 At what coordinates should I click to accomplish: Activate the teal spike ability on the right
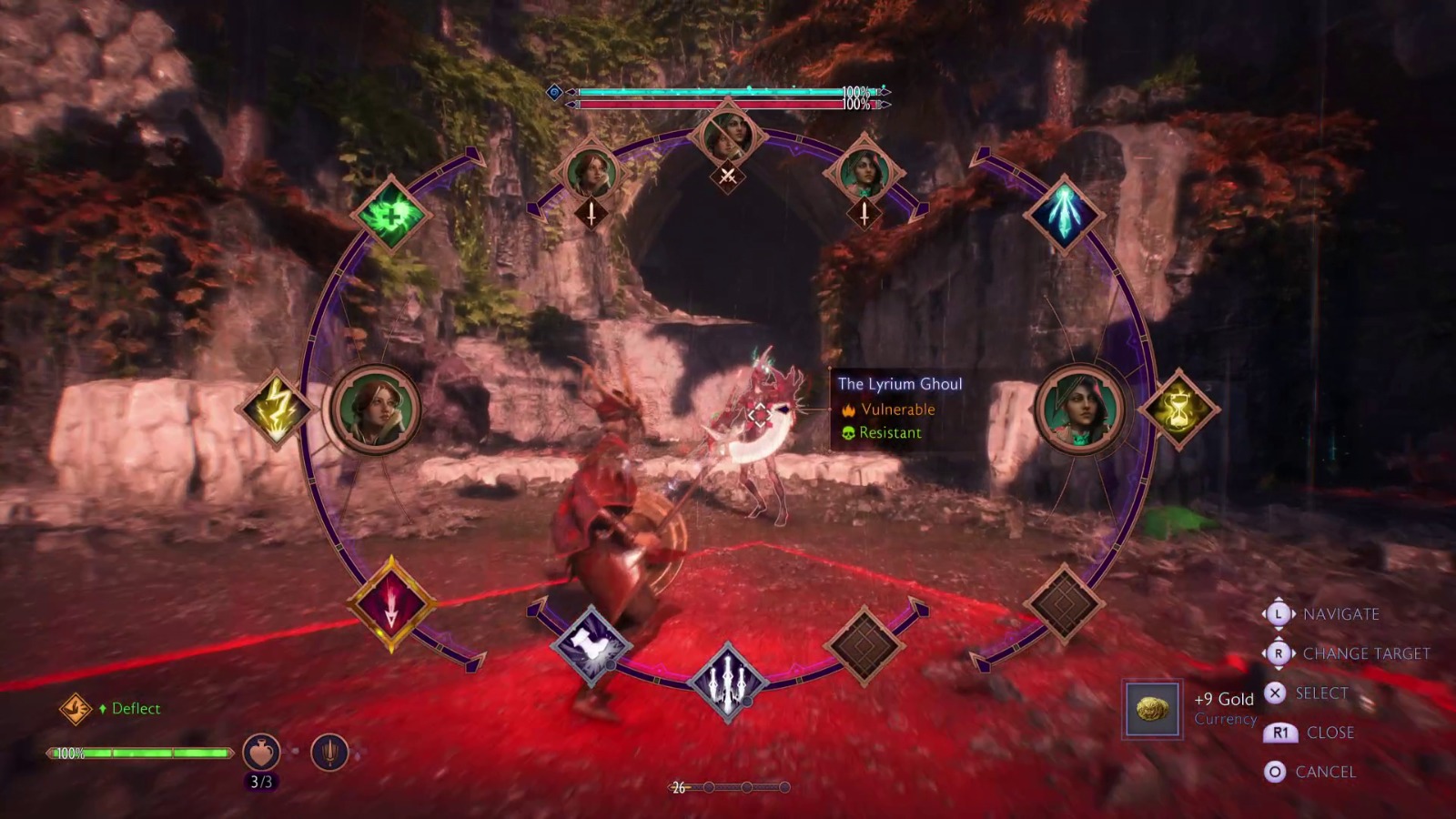pyautogui.click(x=1063, y=217)
